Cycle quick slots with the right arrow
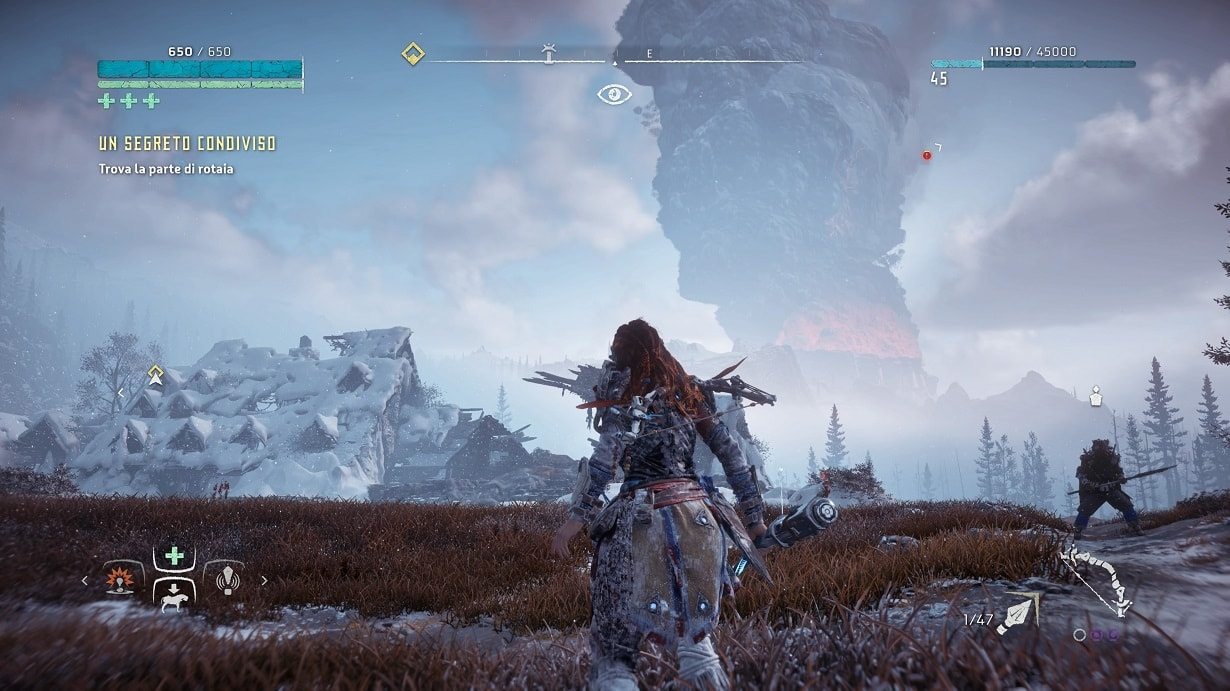This screenshot has height=691, width=1230. tap(264, 580)
